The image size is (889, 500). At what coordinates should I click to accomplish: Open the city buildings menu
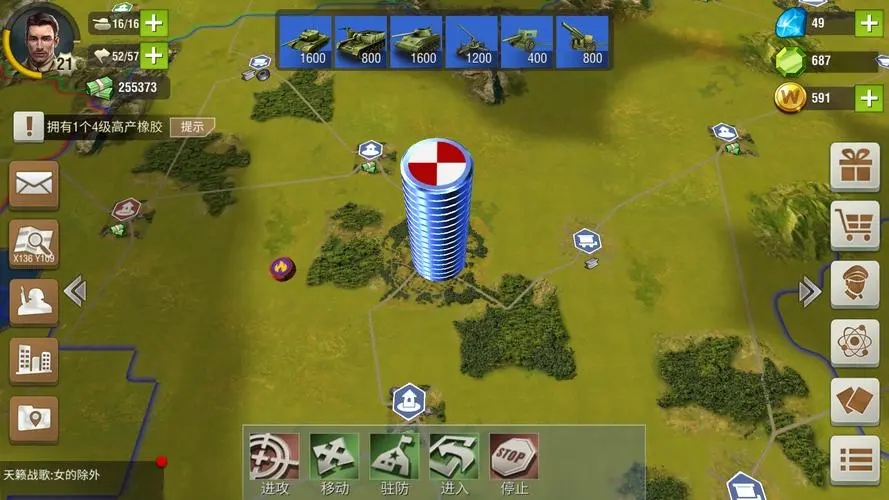tap(34, 361)
